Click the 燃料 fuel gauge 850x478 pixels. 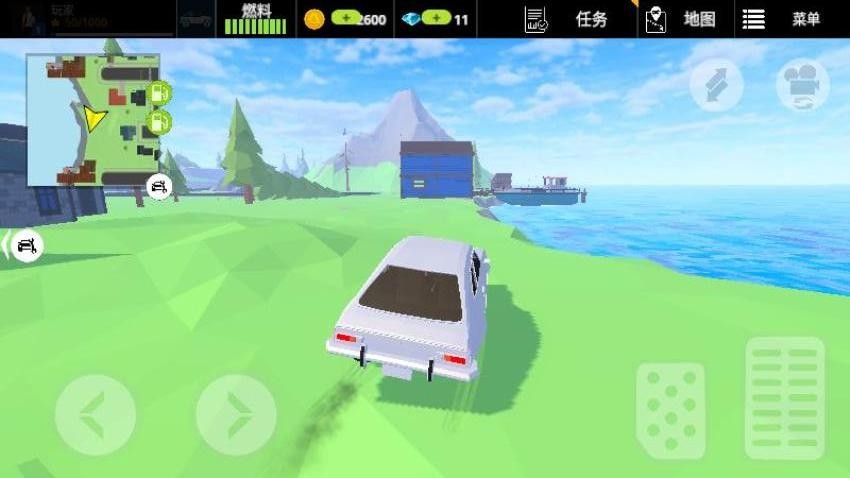tap(255, 19)
